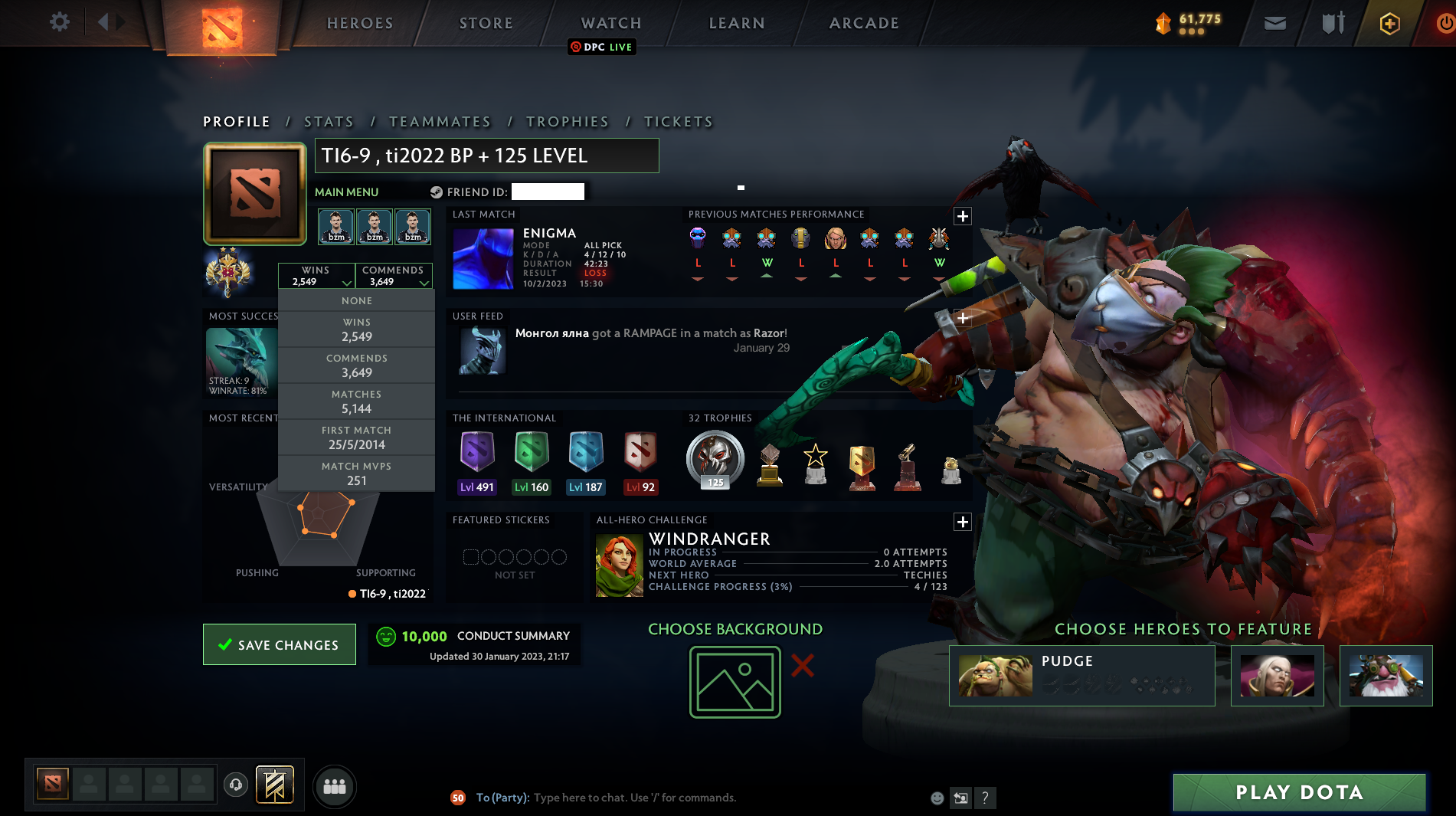Select the Pudge featured hero thumbnail
1456x816 pixels.
(995, 675)
